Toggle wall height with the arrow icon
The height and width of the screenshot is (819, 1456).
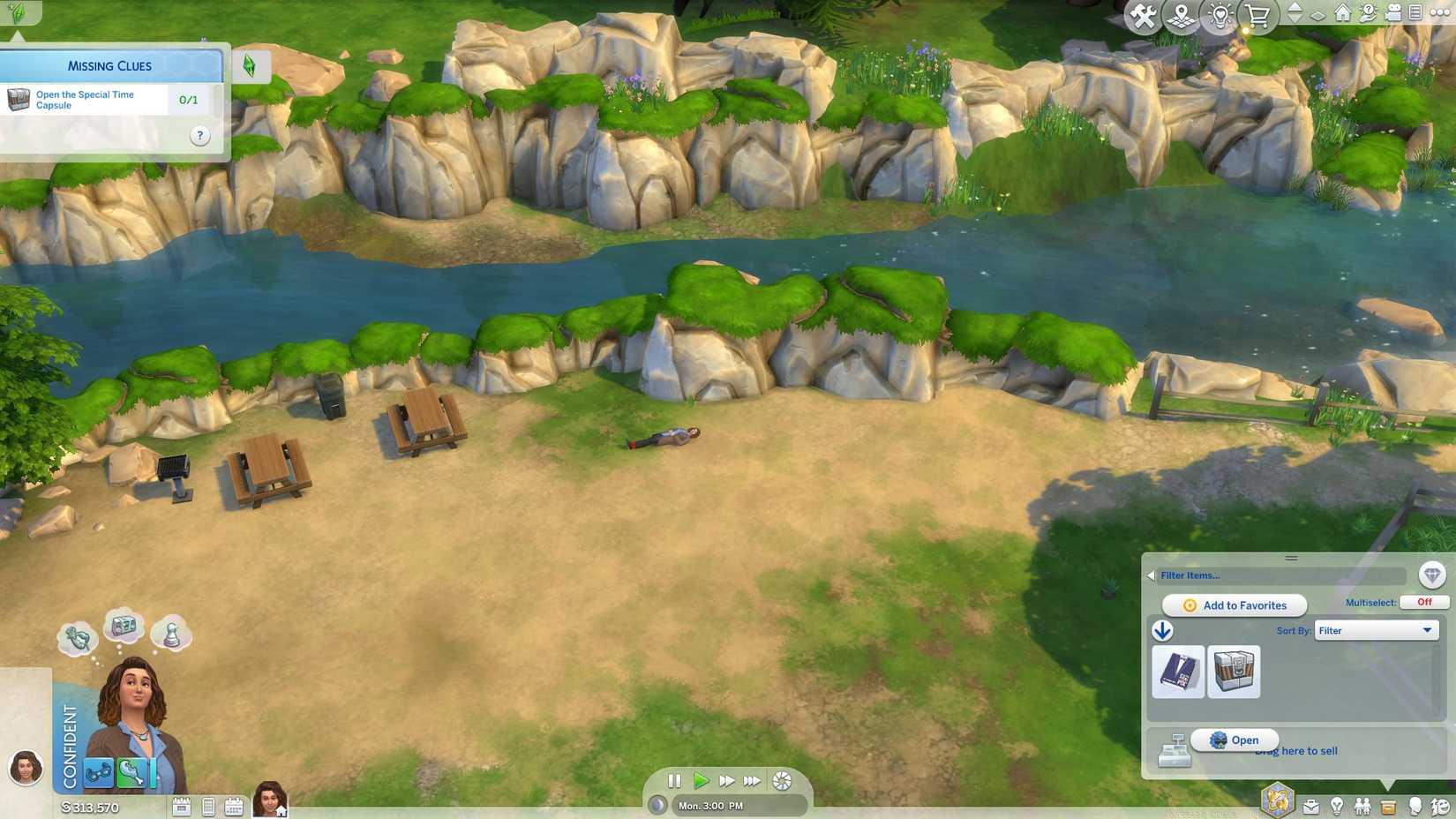click(x=1295, y=13)
